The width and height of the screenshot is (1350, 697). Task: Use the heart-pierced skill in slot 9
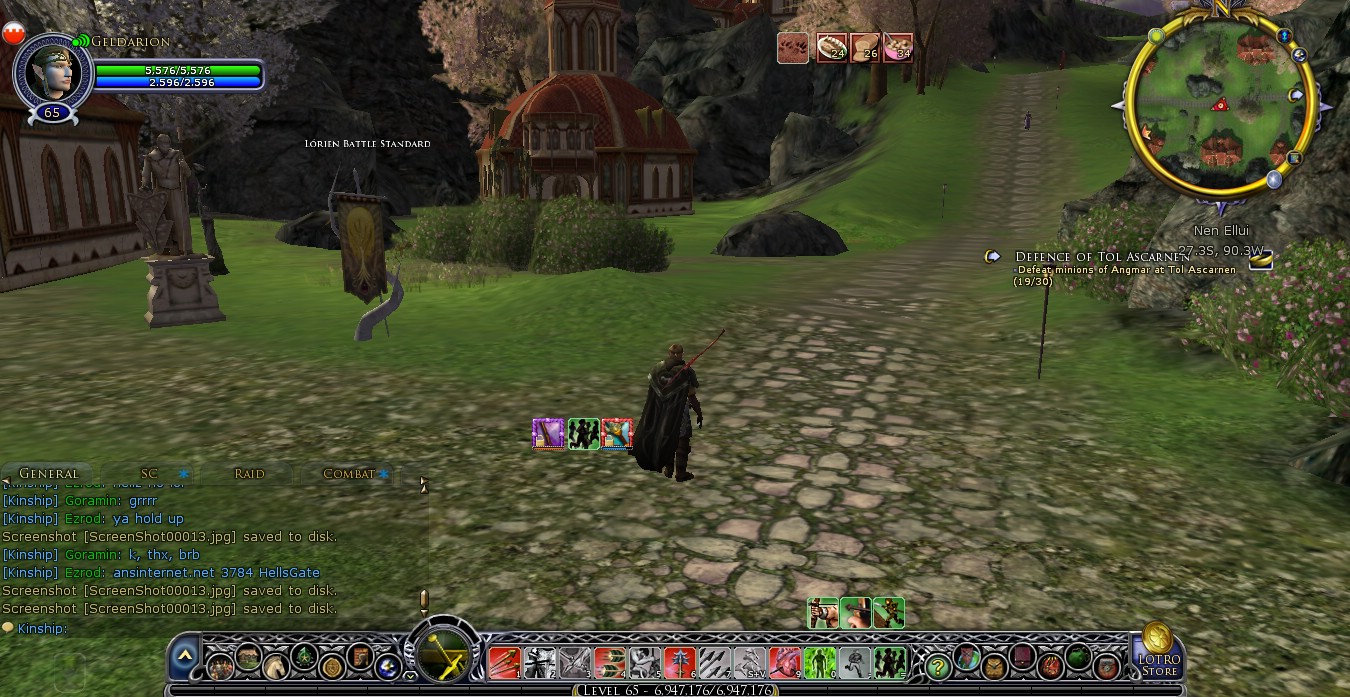coord(785,662)
